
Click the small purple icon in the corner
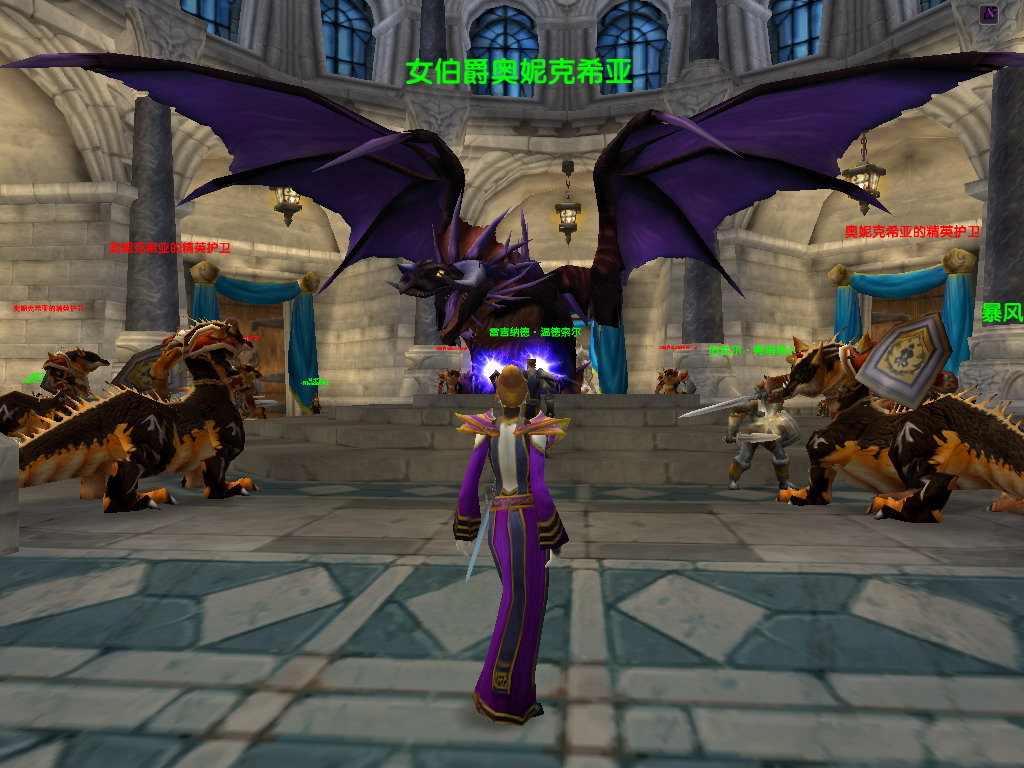[x=990, y=13]
